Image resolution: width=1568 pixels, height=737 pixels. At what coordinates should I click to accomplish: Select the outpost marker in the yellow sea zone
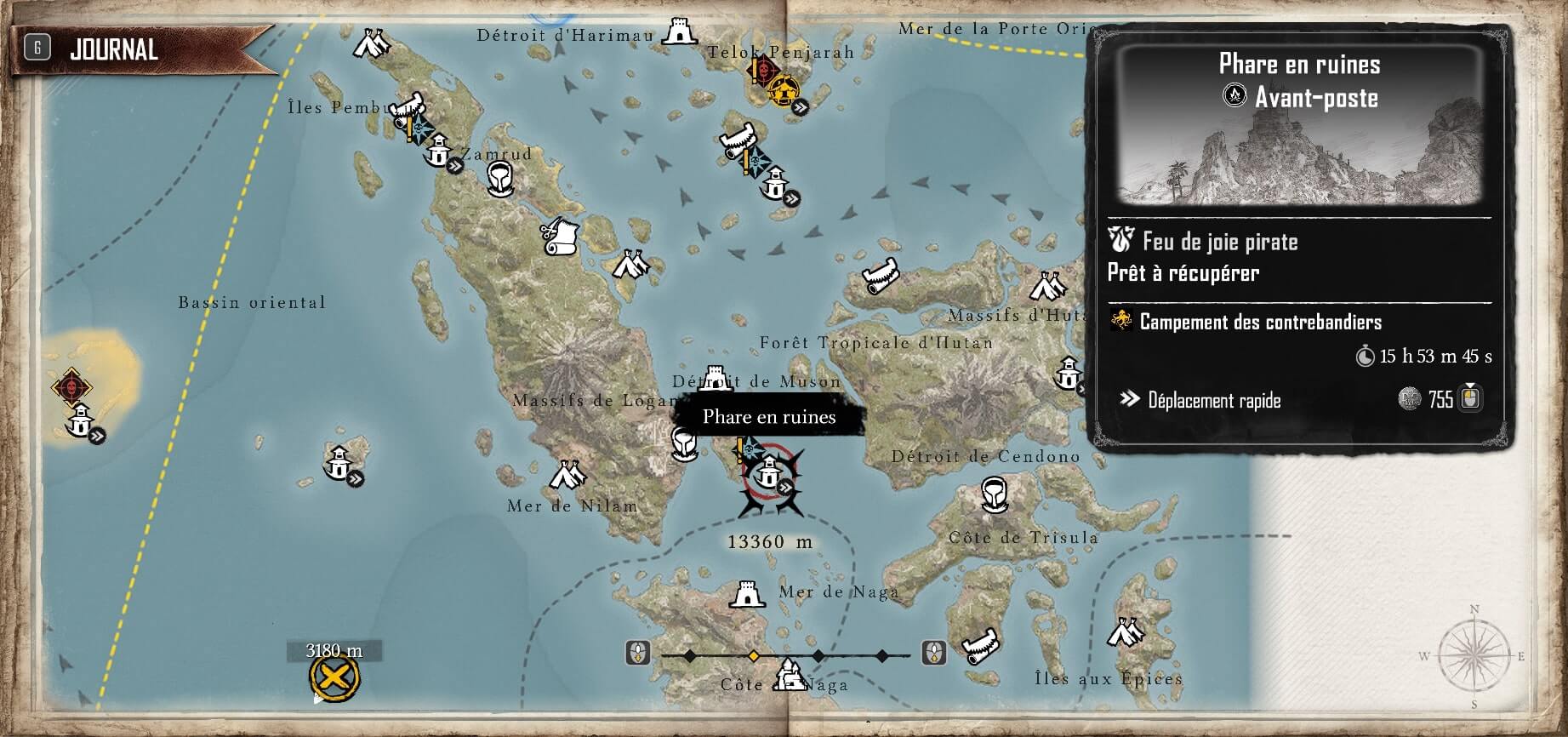[81, 420]
